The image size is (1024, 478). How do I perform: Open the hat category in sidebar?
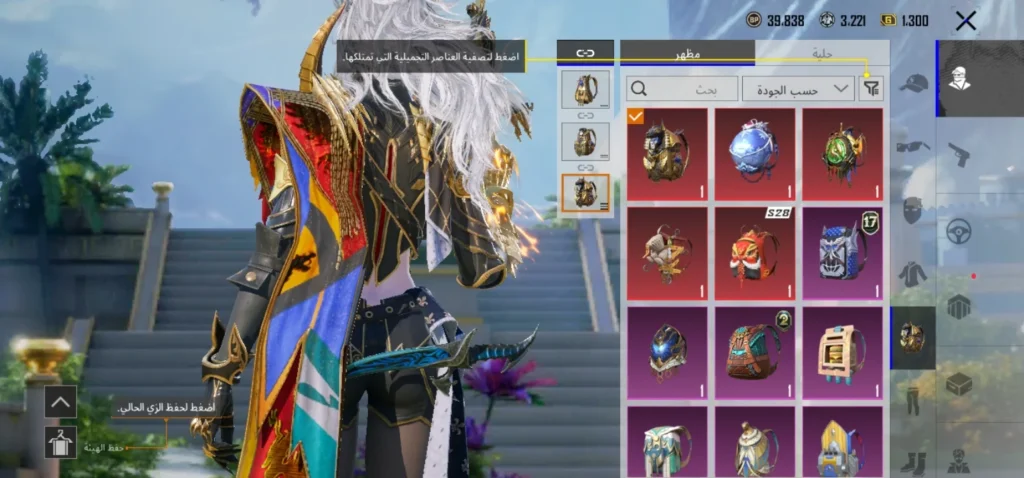tap(913, 83)
